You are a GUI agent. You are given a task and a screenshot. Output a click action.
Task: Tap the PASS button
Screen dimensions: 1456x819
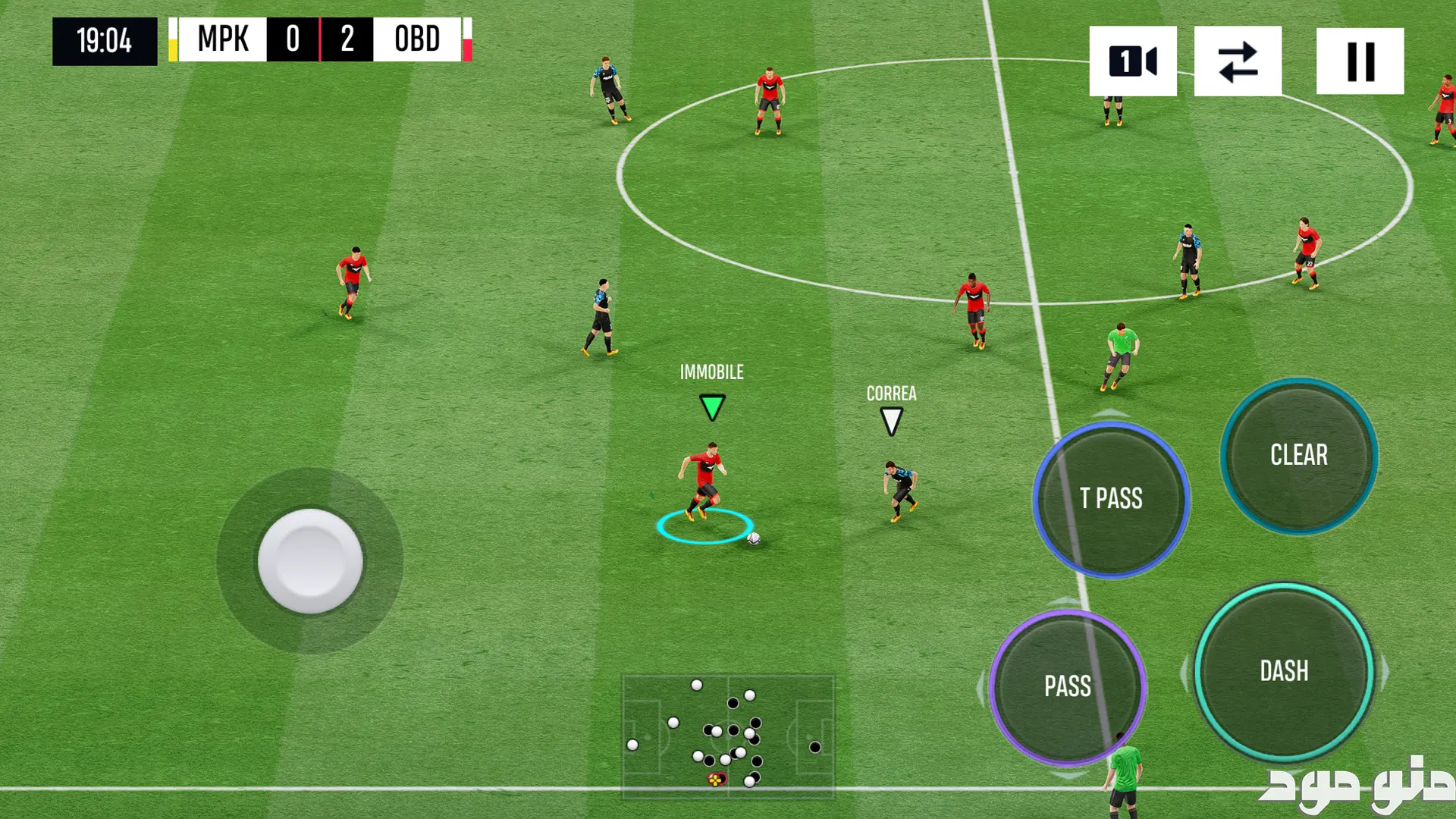1068,687
